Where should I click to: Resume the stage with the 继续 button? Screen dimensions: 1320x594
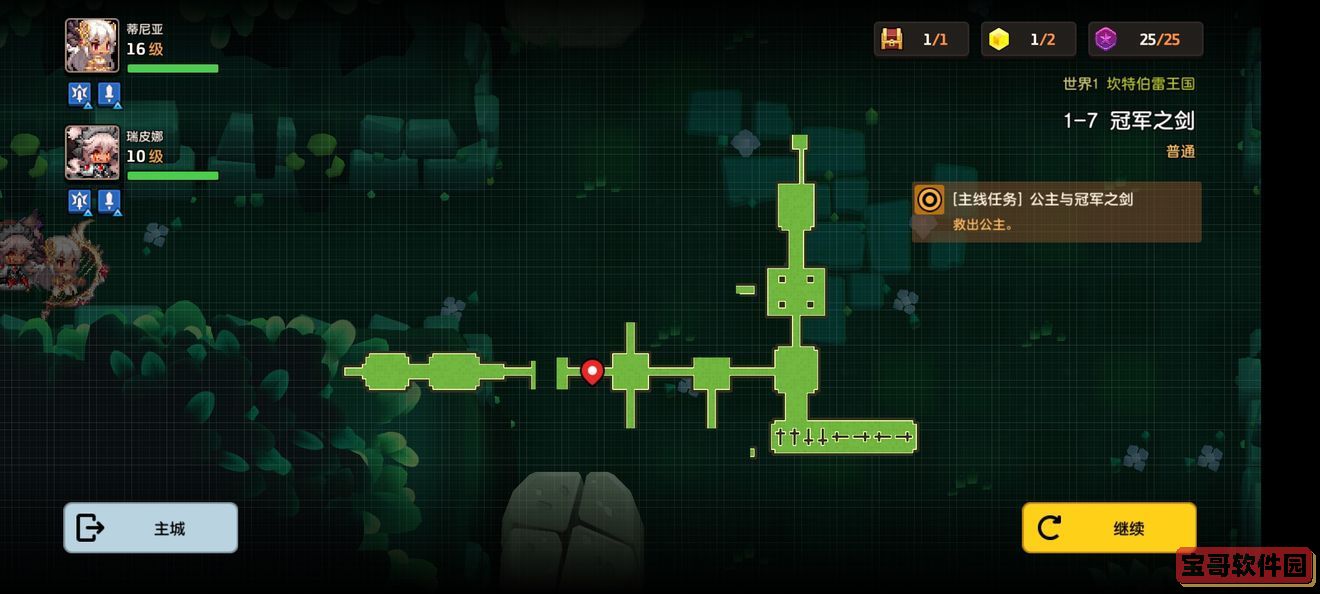pyautogui.click(x=1108, y=528)
